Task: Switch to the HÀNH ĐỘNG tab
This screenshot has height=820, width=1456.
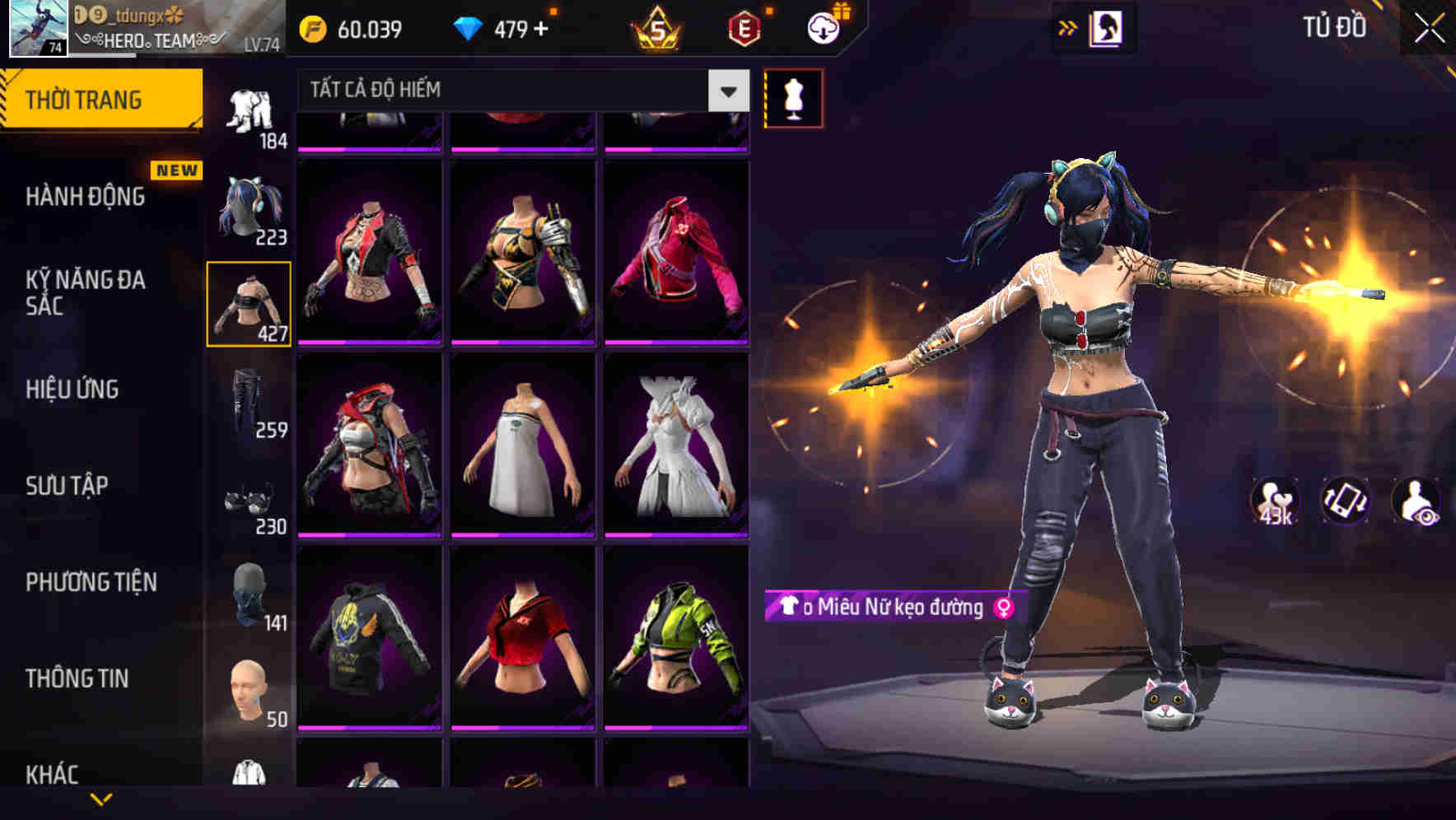Action: click(x=86, y=197)
